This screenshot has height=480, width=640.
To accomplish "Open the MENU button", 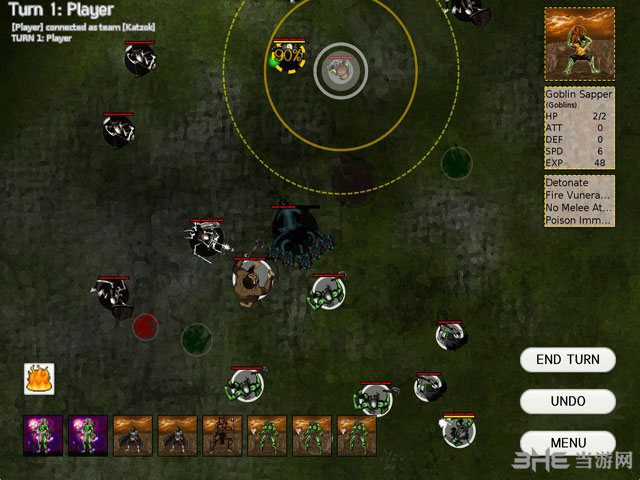I will point(567,442).
